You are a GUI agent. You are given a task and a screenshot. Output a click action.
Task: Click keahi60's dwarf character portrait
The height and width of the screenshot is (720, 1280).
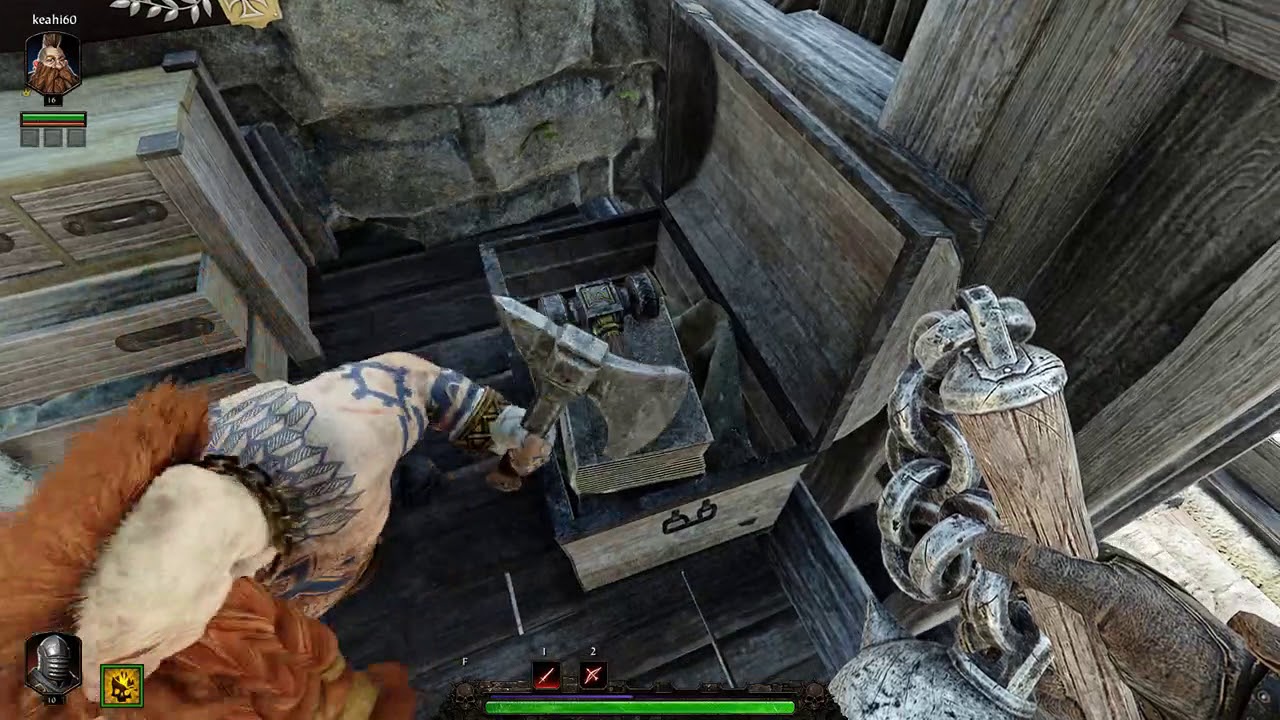point(51,58)
